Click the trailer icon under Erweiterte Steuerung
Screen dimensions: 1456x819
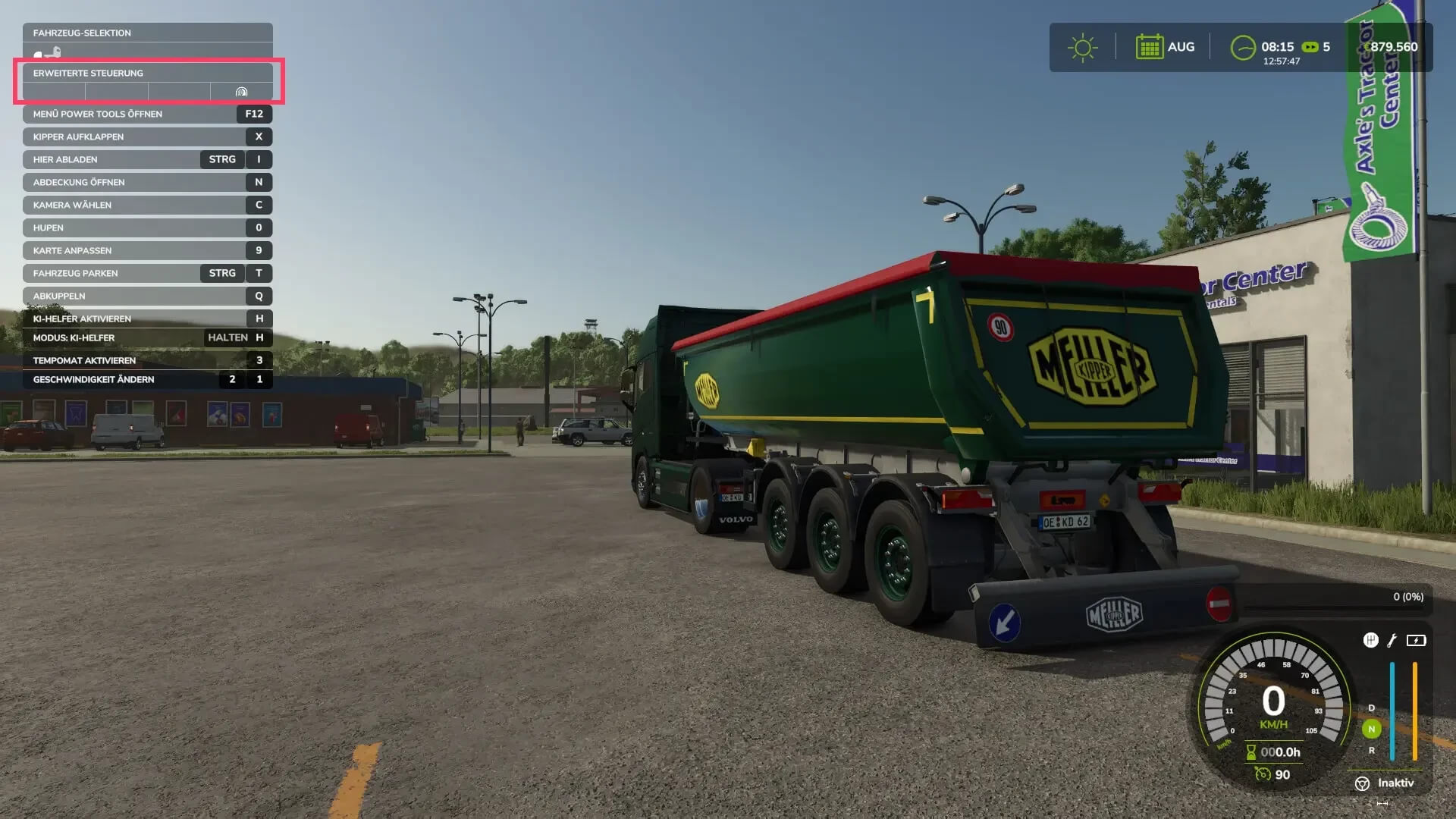click(x=242, y=93)
